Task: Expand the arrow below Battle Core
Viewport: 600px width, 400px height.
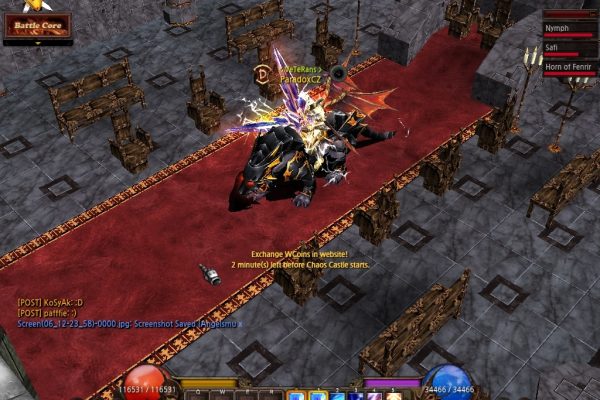Action: (64, 43)
